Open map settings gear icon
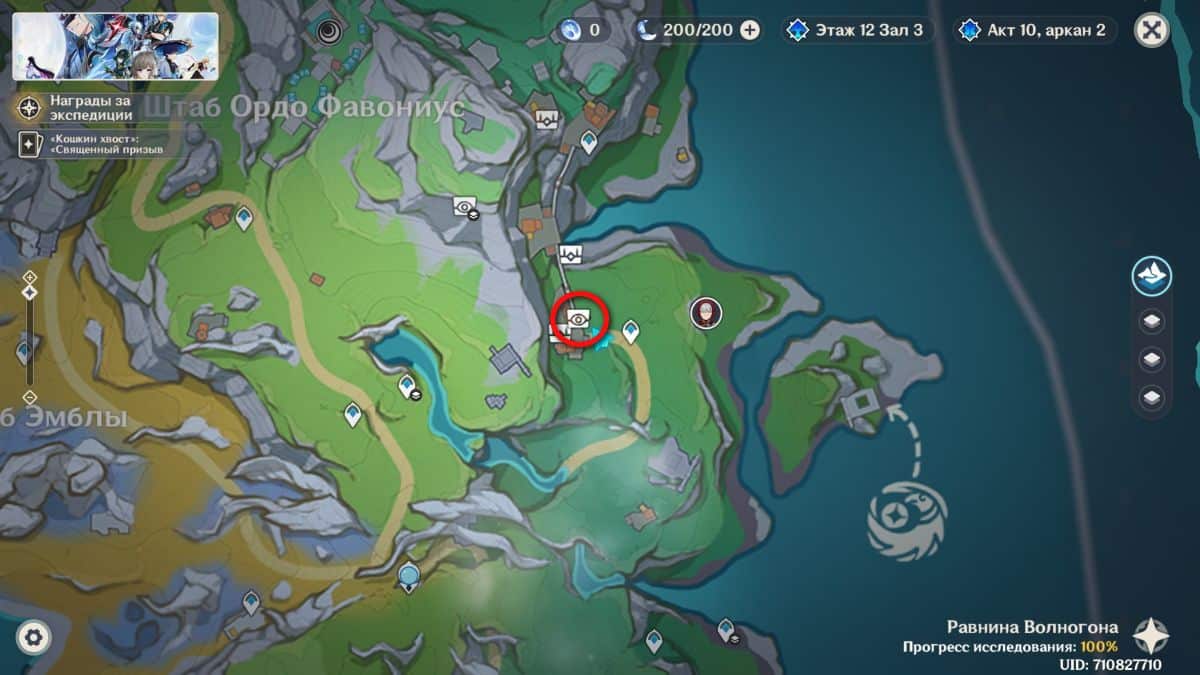1200x675 pixels. [x=32, y=637]
